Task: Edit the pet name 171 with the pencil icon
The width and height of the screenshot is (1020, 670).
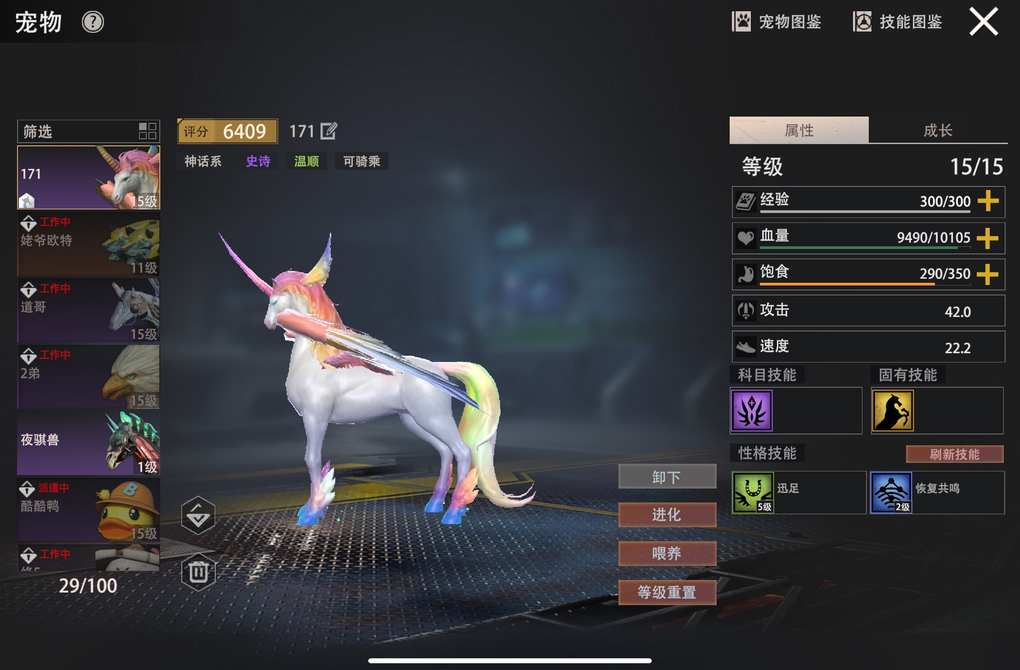Action: click(328, 131)
